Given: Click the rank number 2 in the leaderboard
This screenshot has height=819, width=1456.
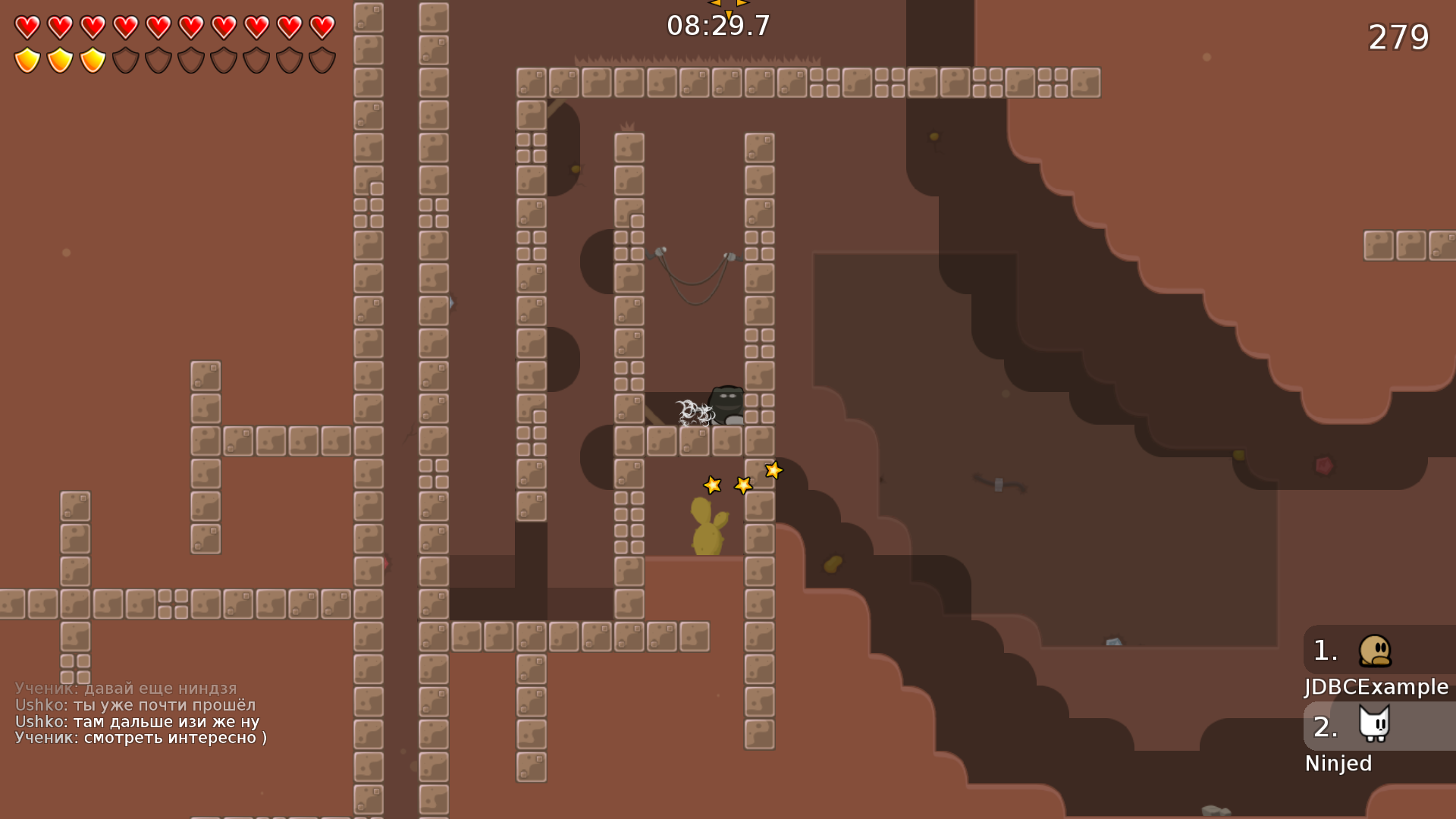Looking at the screenshot, I should coord(1324,728).
